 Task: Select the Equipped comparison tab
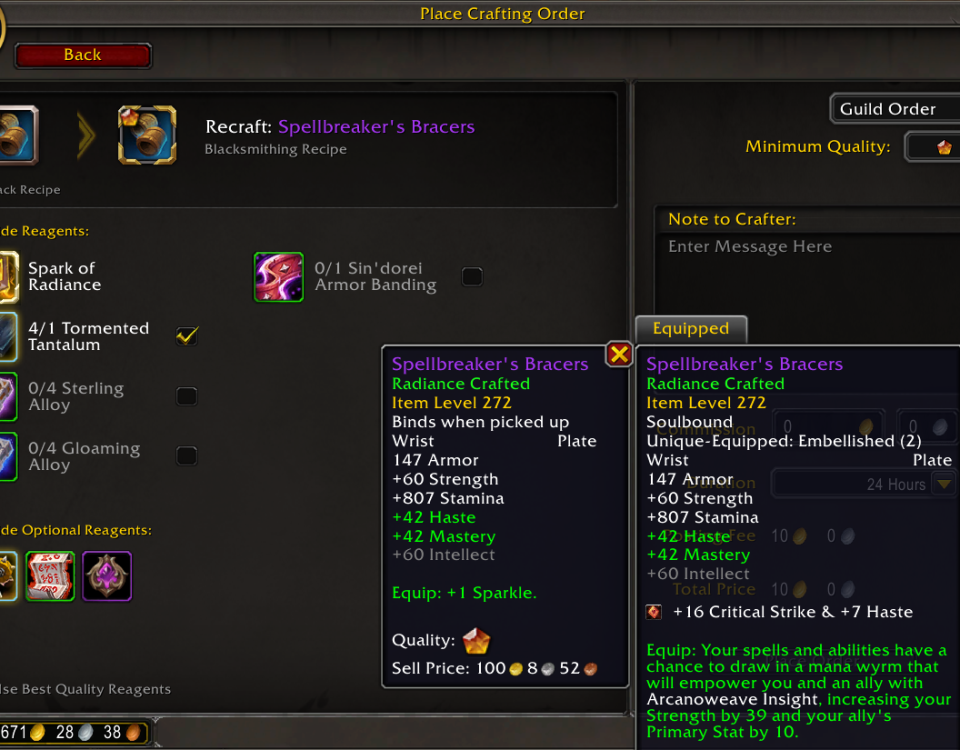(x=690, y=329)
